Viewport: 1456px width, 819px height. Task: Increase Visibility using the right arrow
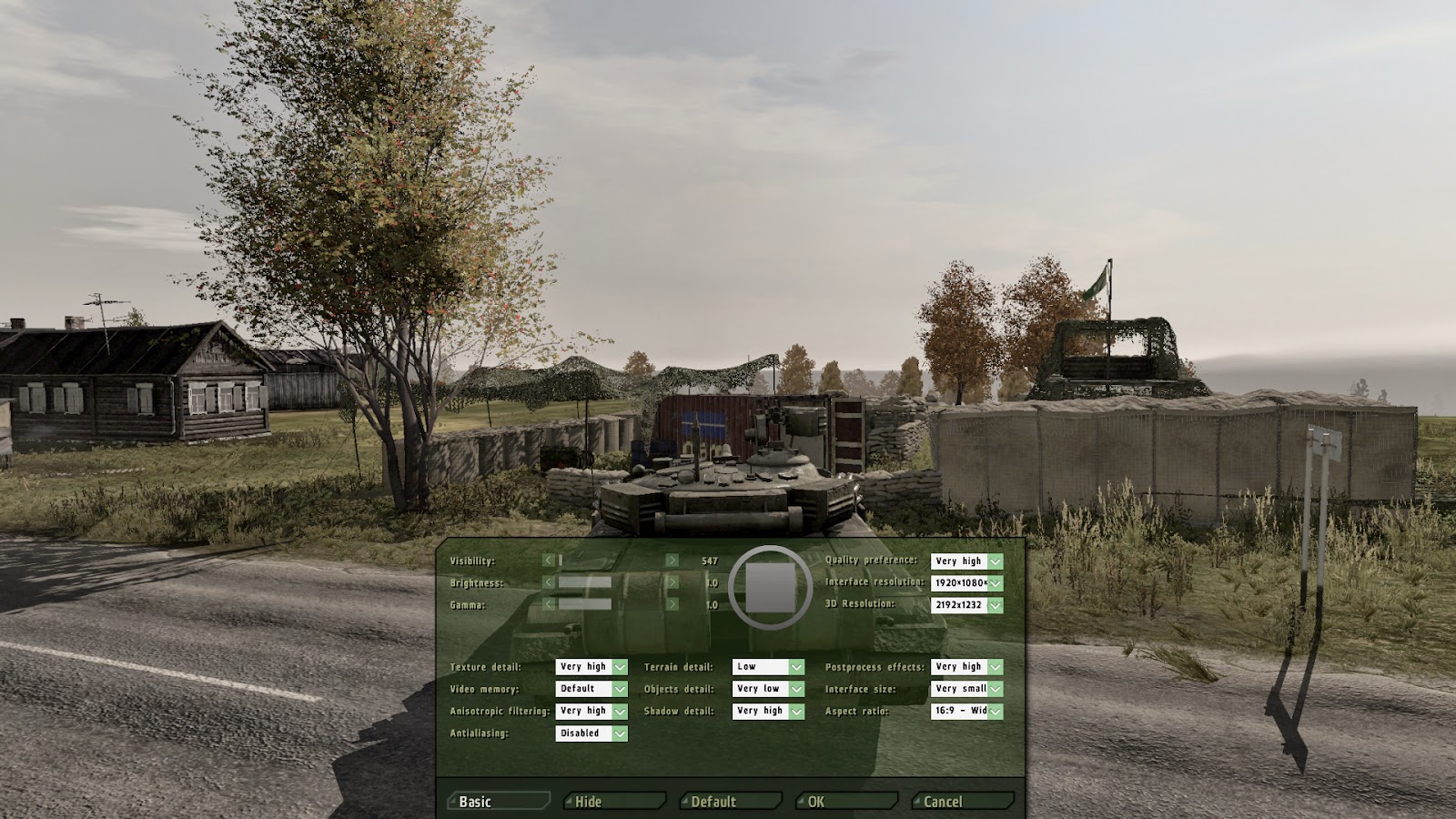674,561
